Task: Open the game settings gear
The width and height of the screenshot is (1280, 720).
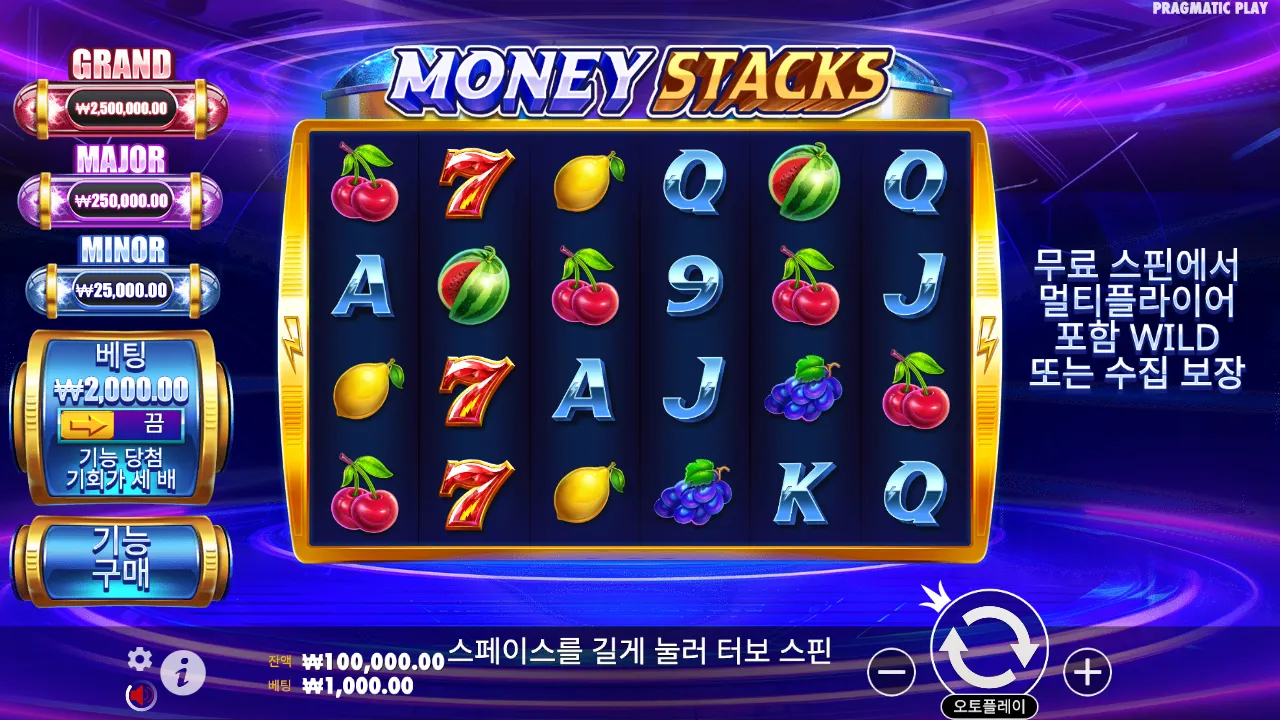Action: click(139, 660)
